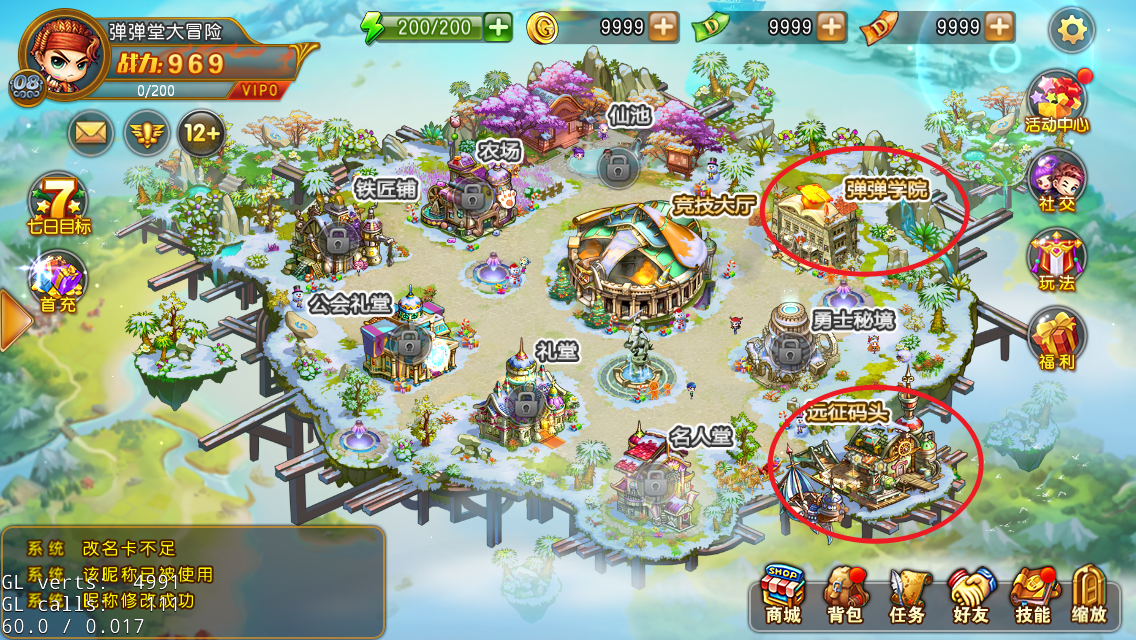The width and height of the screenshot is (1136, 640).
Task: Open the mail envelope icon
Action: point(90,134)
